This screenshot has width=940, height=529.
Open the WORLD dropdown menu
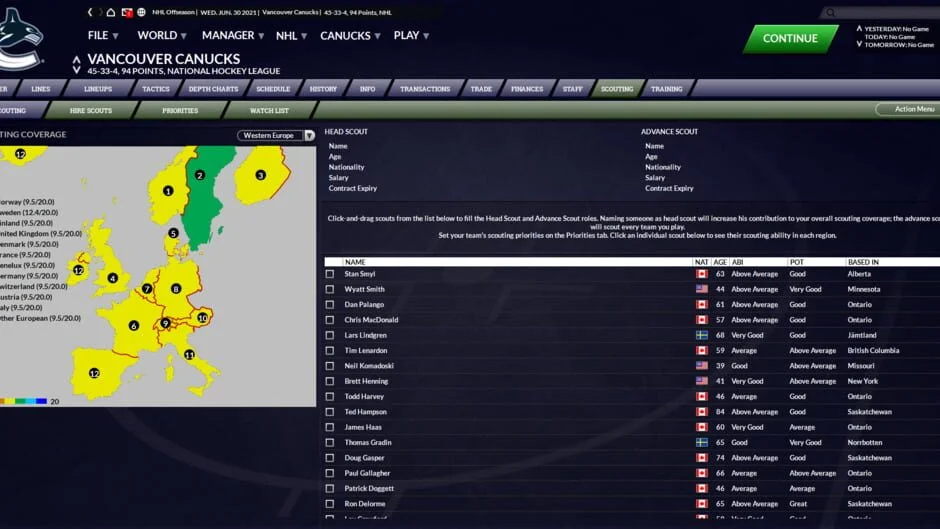[x=162, y=36]
